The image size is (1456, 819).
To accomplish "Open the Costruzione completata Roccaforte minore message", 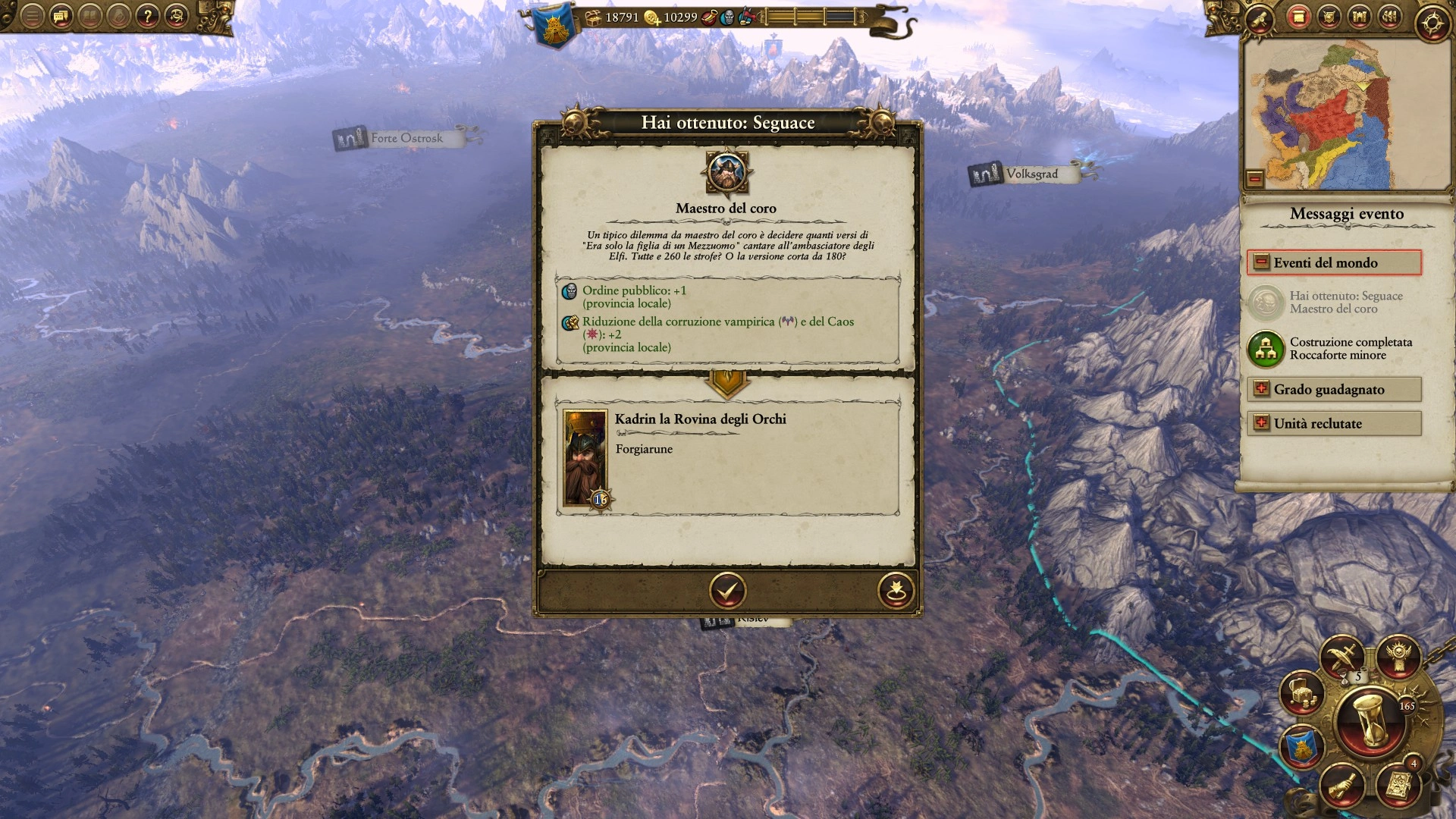I will (1266, 349).
